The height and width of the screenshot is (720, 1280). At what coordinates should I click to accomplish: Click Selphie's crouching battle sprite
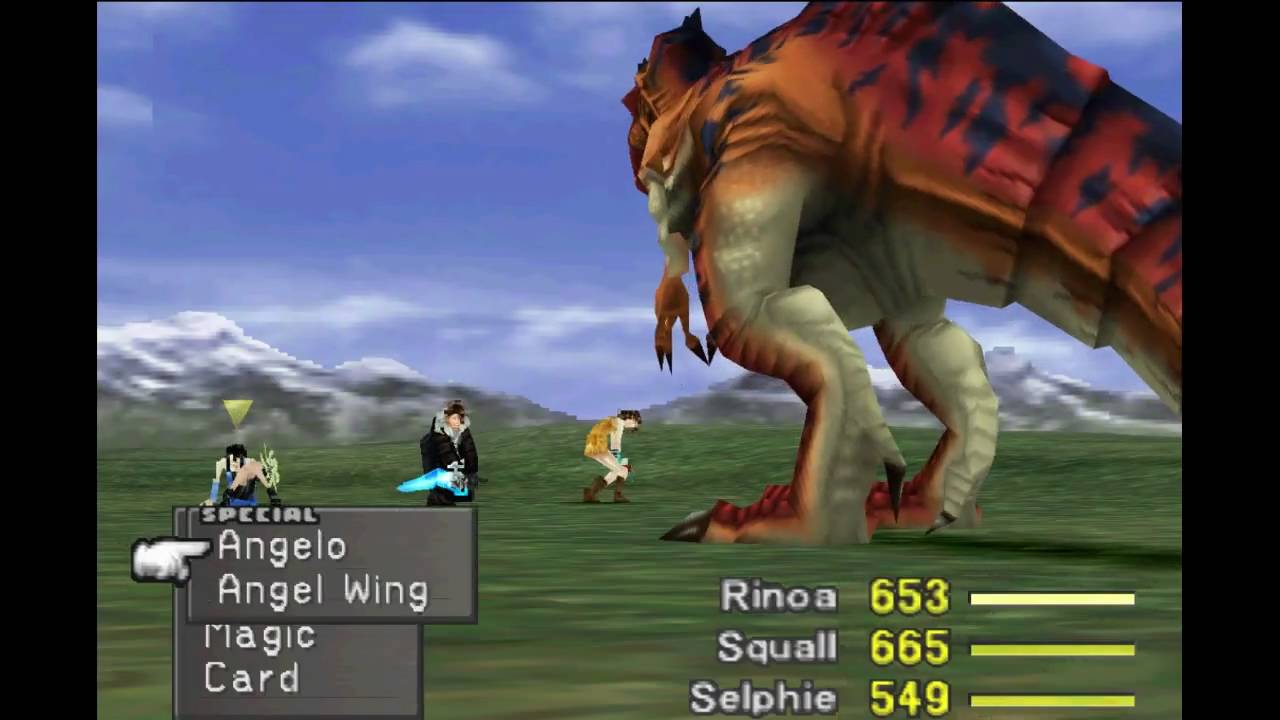pos(610,455)
